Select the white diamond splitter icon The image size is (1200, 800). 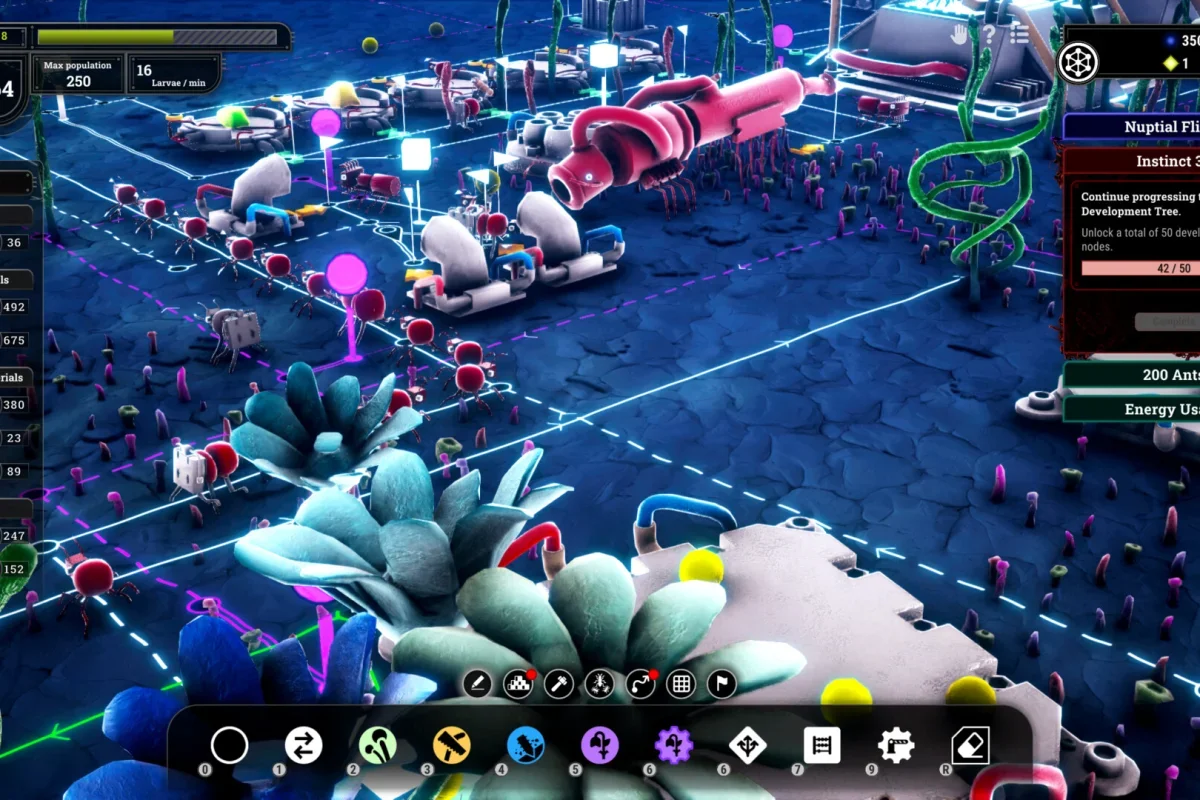[748, 745]
